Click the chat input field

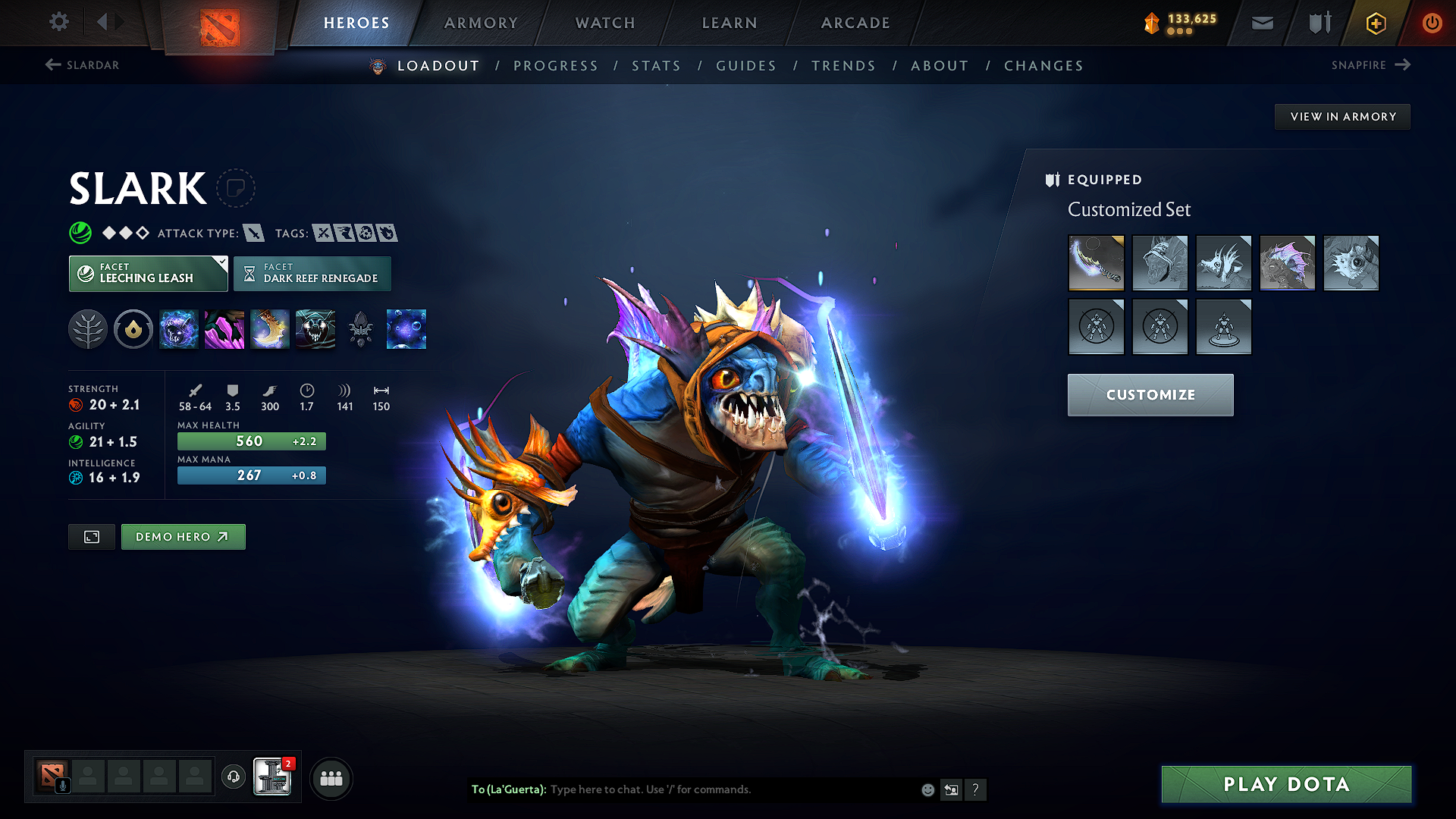[x=720, y=789]
